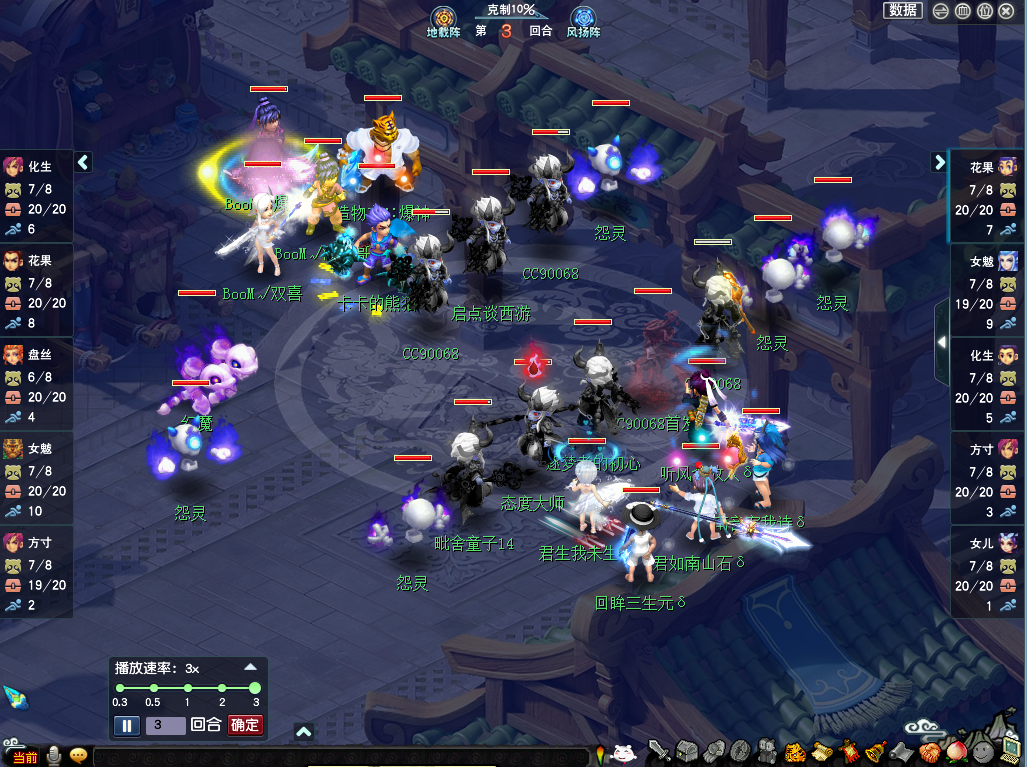Open the tiger head icon in the toolbar
Viewport: 1027px width, 767px height.
click(x=794, y=752)
